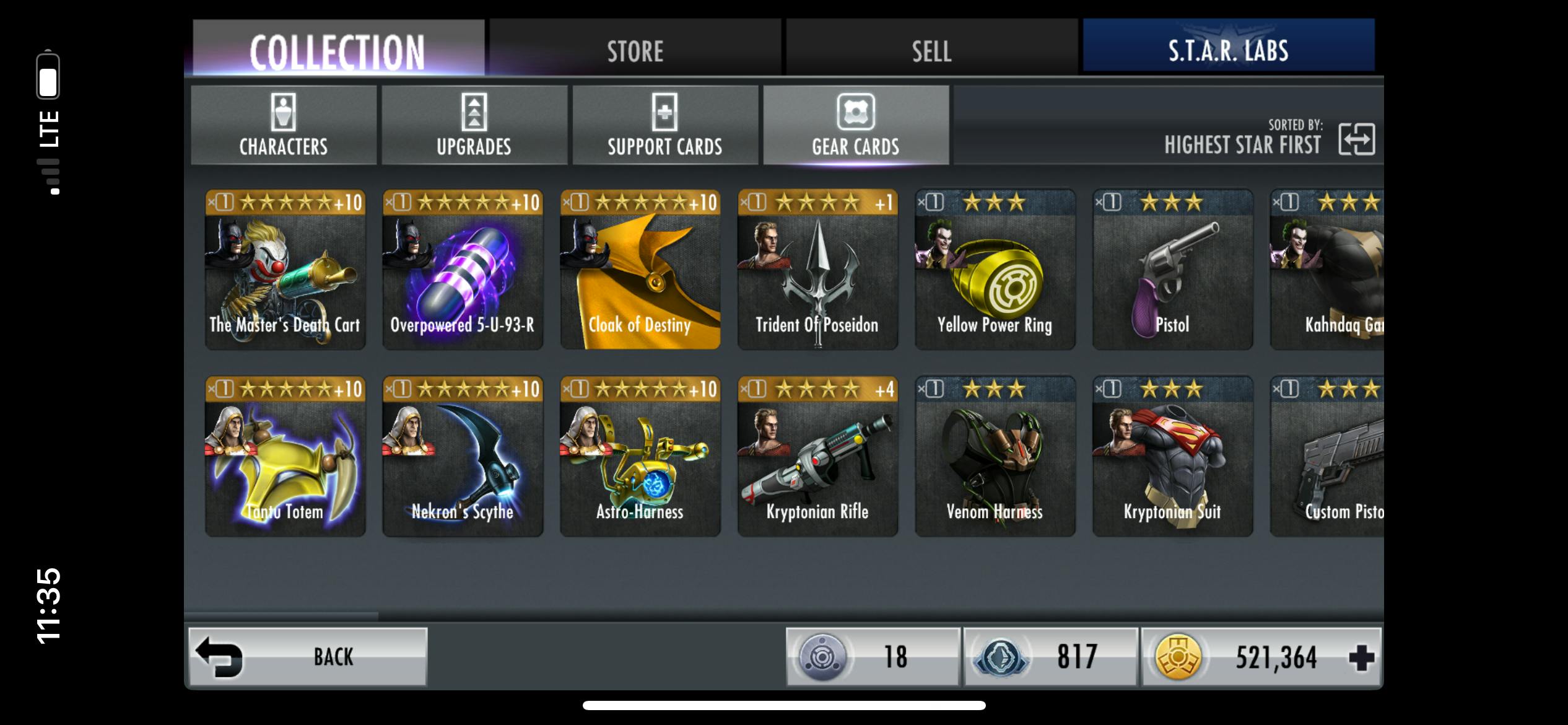This screenshot has width=1568, height=725.
Task: Change the Highest Star First sorting
Action: pos(1356,139)
